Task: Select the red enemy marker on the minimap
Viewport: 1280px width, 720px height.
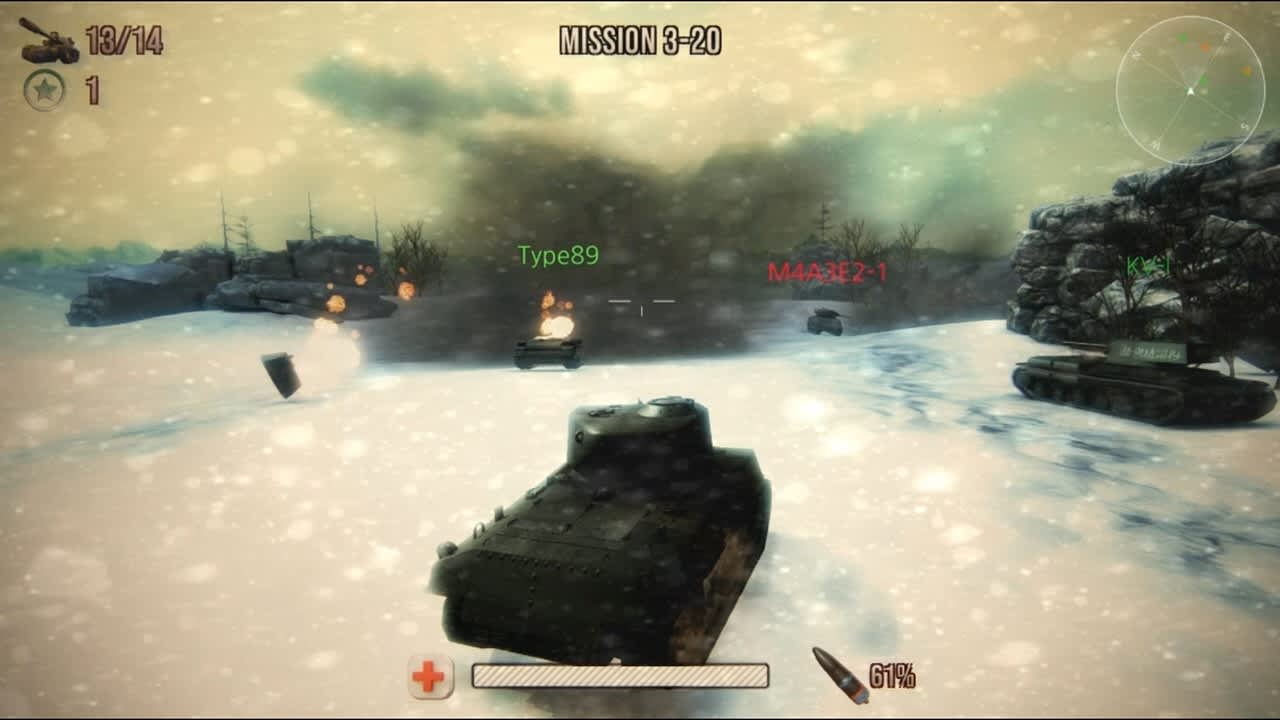Action: coord(1205,47)
